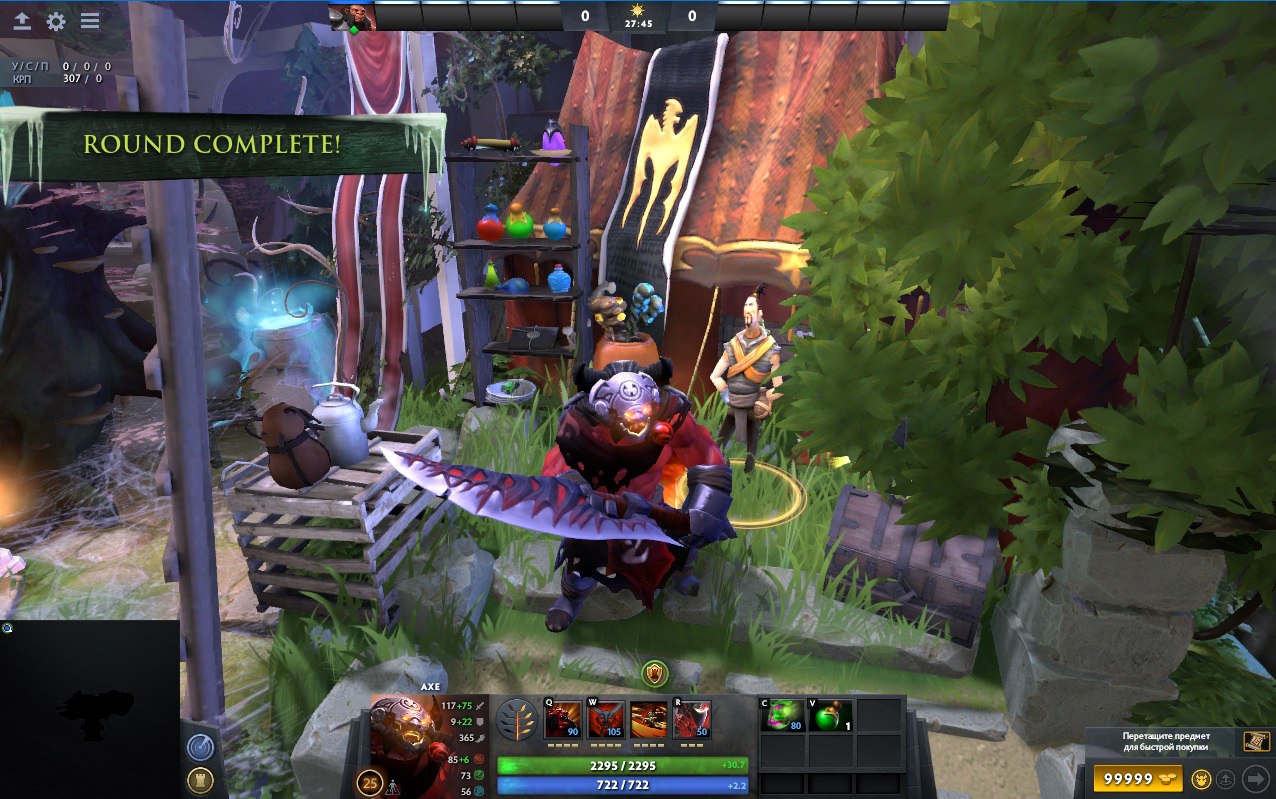1276x799 pixels.
Task: Use the green potion item in slot V
Action: (x=830, y=716)
